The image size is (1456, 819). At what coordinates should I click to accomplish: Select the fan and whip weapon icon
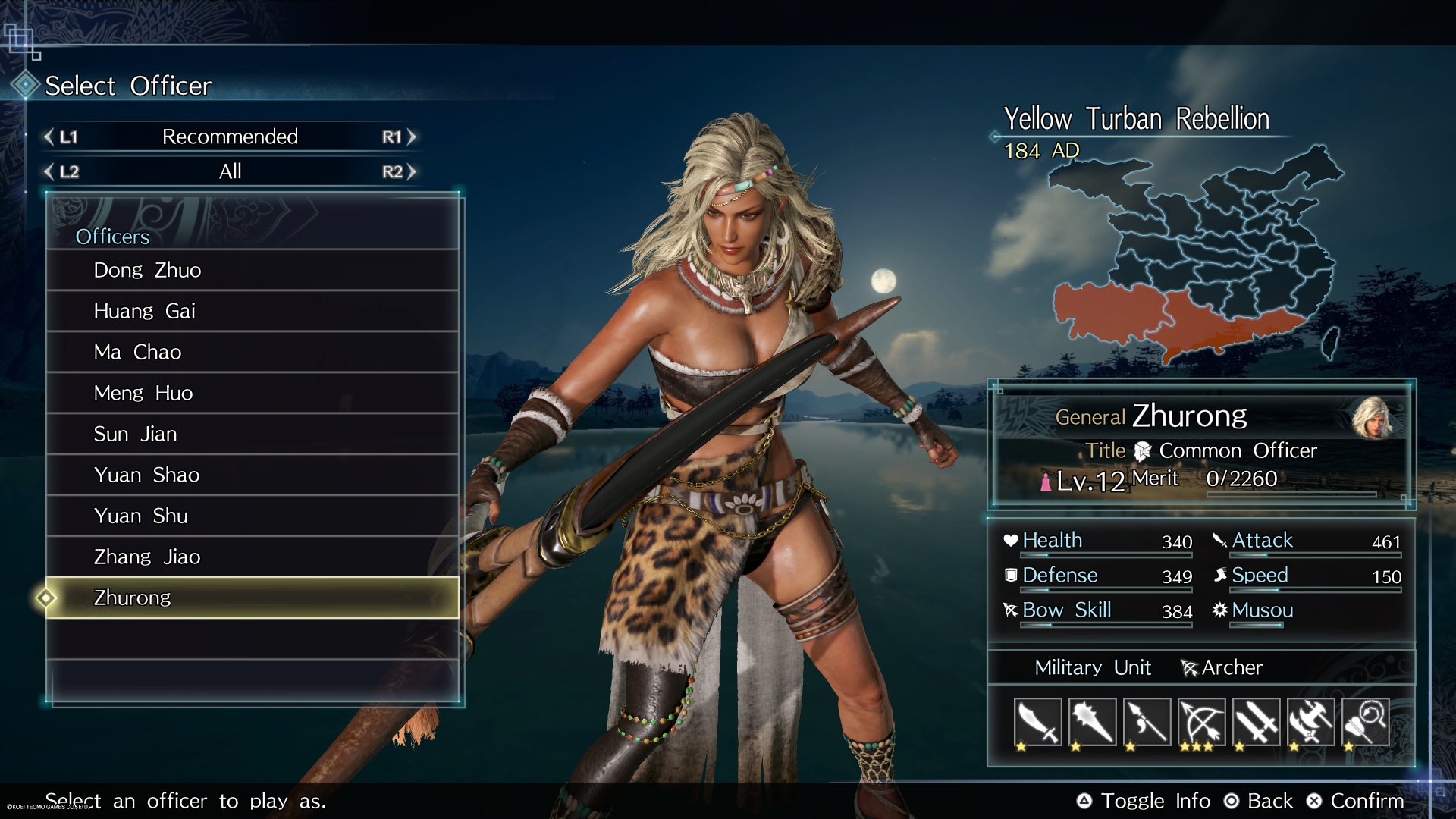pos(1365,723)
